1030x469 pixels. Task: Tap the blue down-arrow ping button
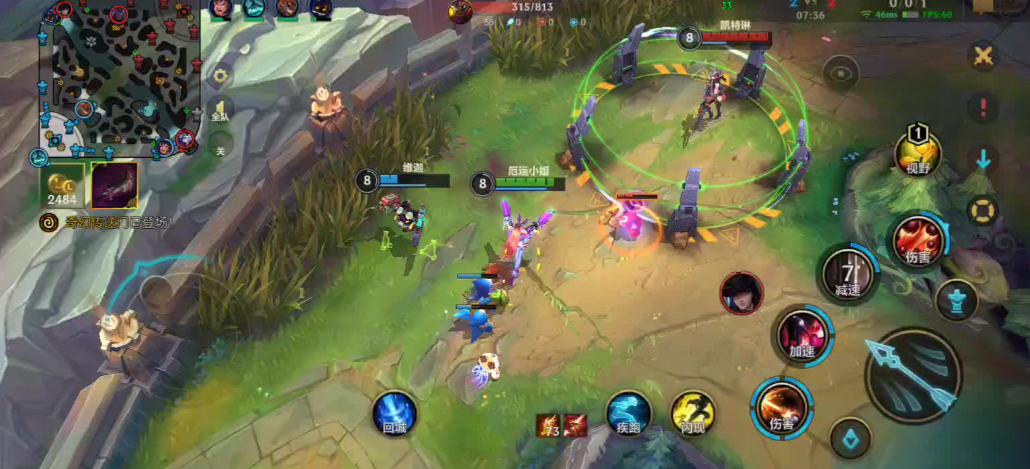pyautogui.click(x=984, y=158)
